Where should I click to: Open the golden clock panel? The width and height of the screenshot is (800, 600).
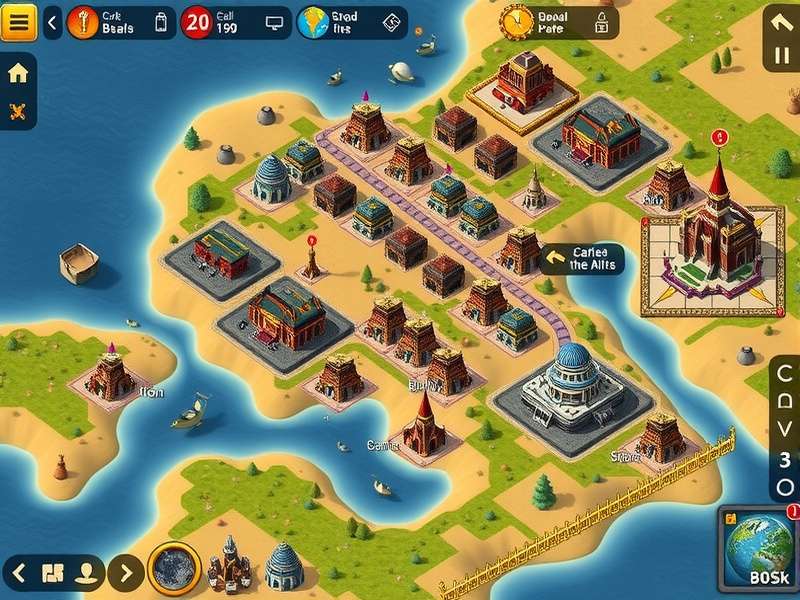518,20
